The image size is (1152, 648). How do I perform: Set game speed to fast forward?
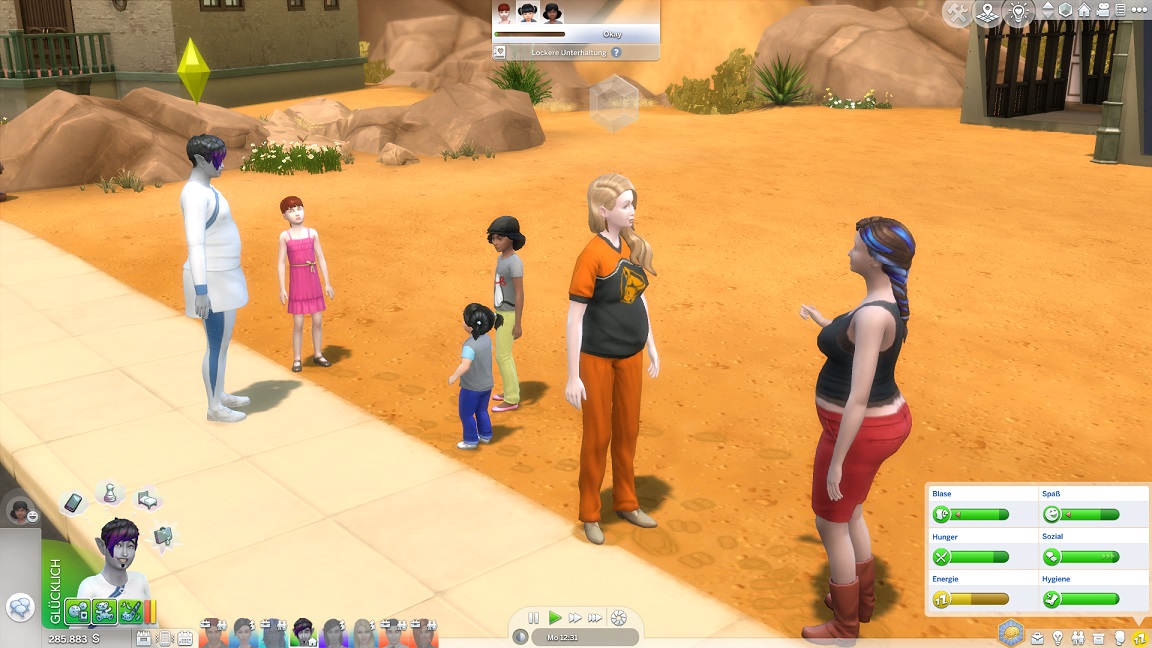[x=575, y=618]
